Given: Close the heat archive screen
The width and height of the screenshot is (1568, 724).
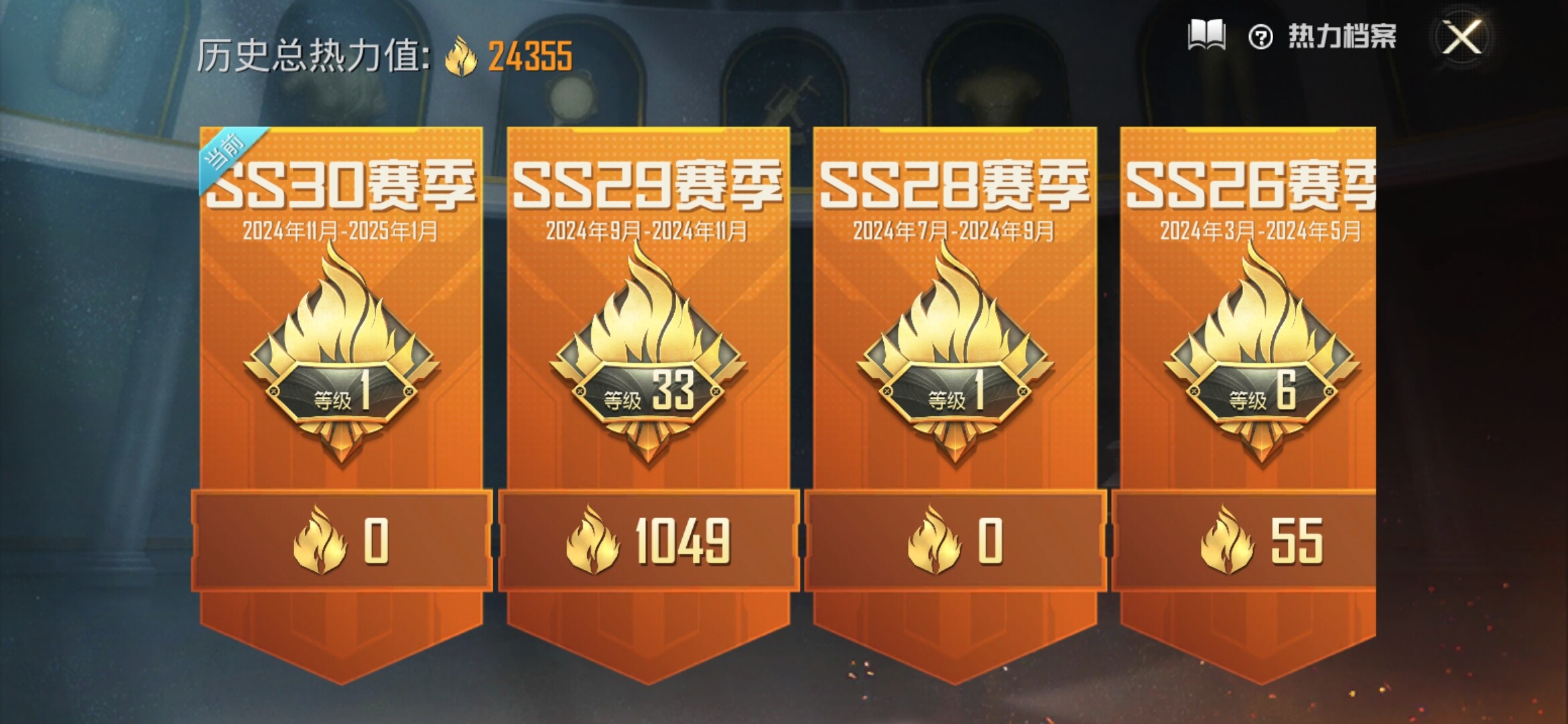Looking at the screenshot, I should (1461, 37).
